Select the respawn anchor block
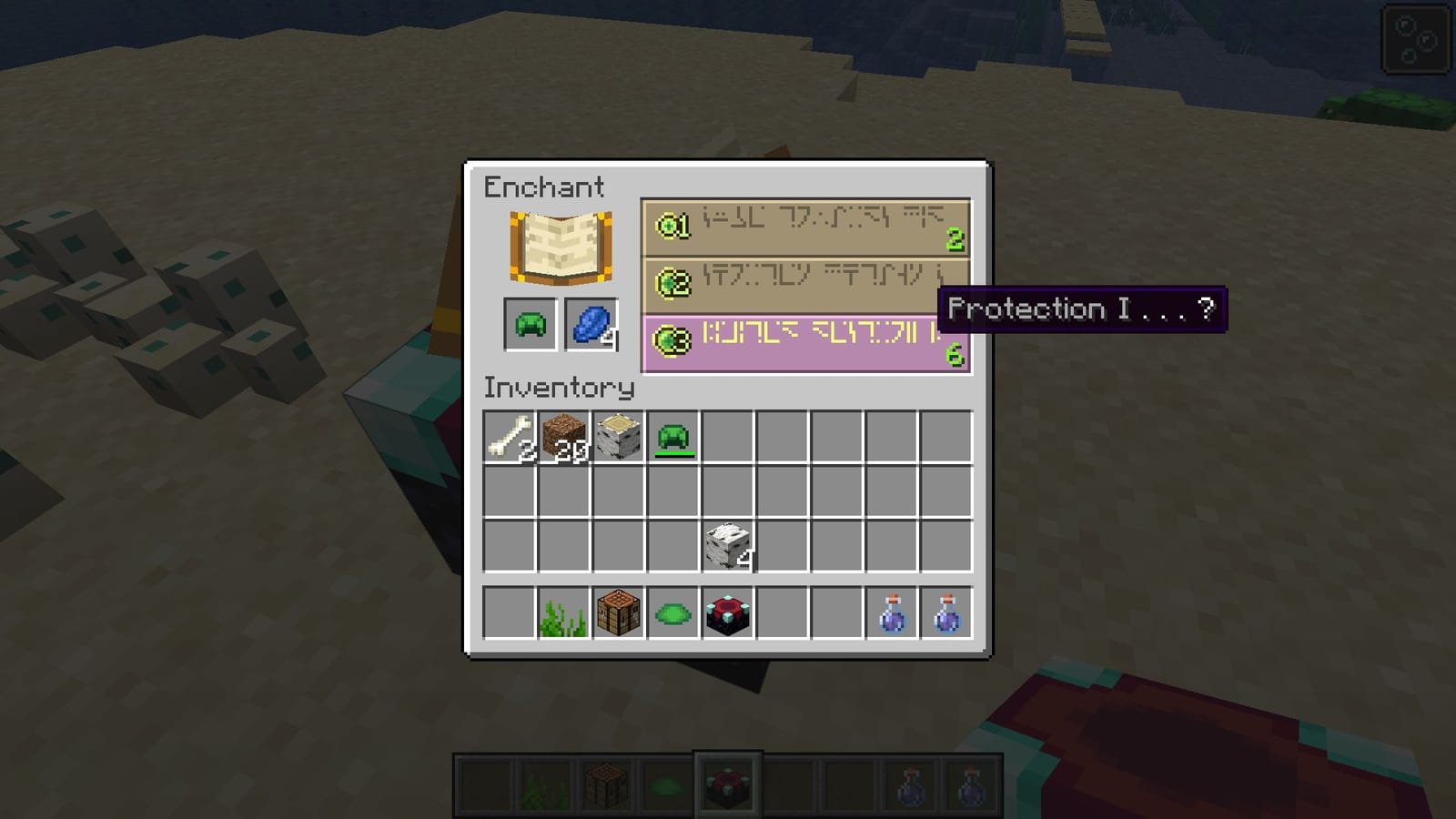This screenshot has height=819, width=1456. click(x=725, y=613)
